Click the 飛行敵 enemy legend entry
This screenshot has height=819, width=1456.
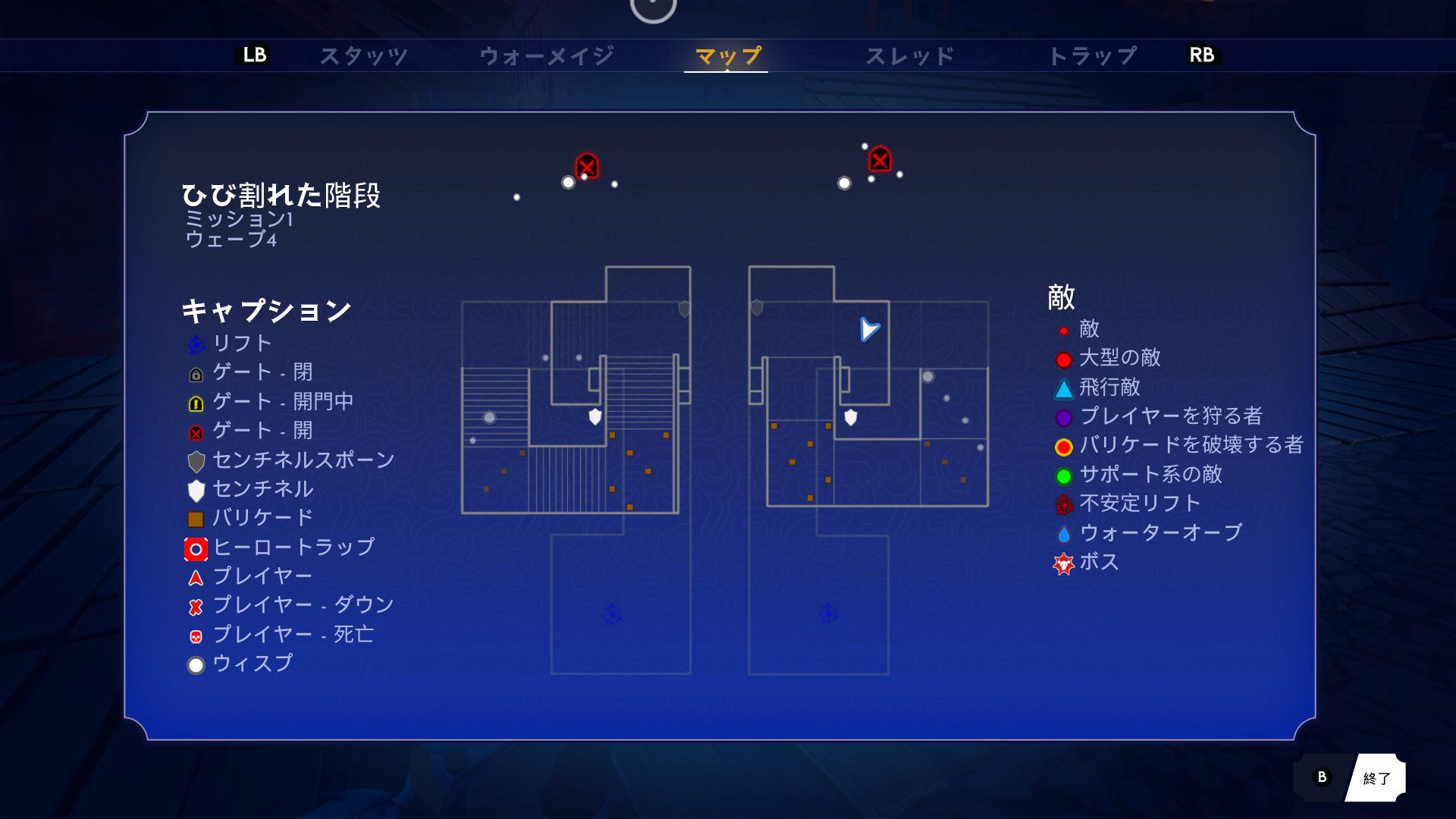[1109, 388]
